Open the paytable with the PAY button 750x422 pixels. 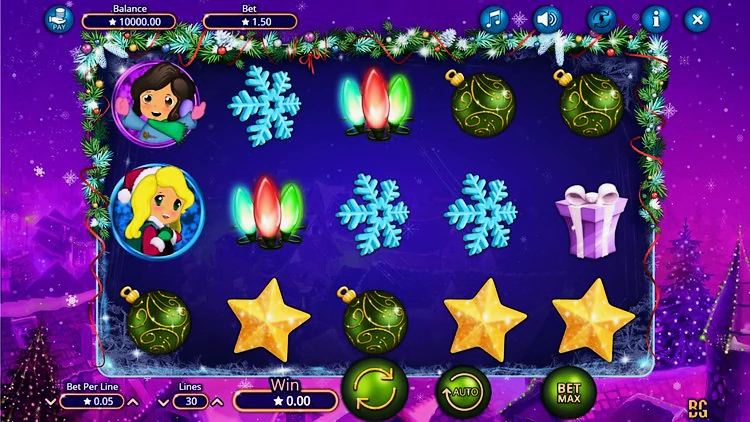point(59,19)
